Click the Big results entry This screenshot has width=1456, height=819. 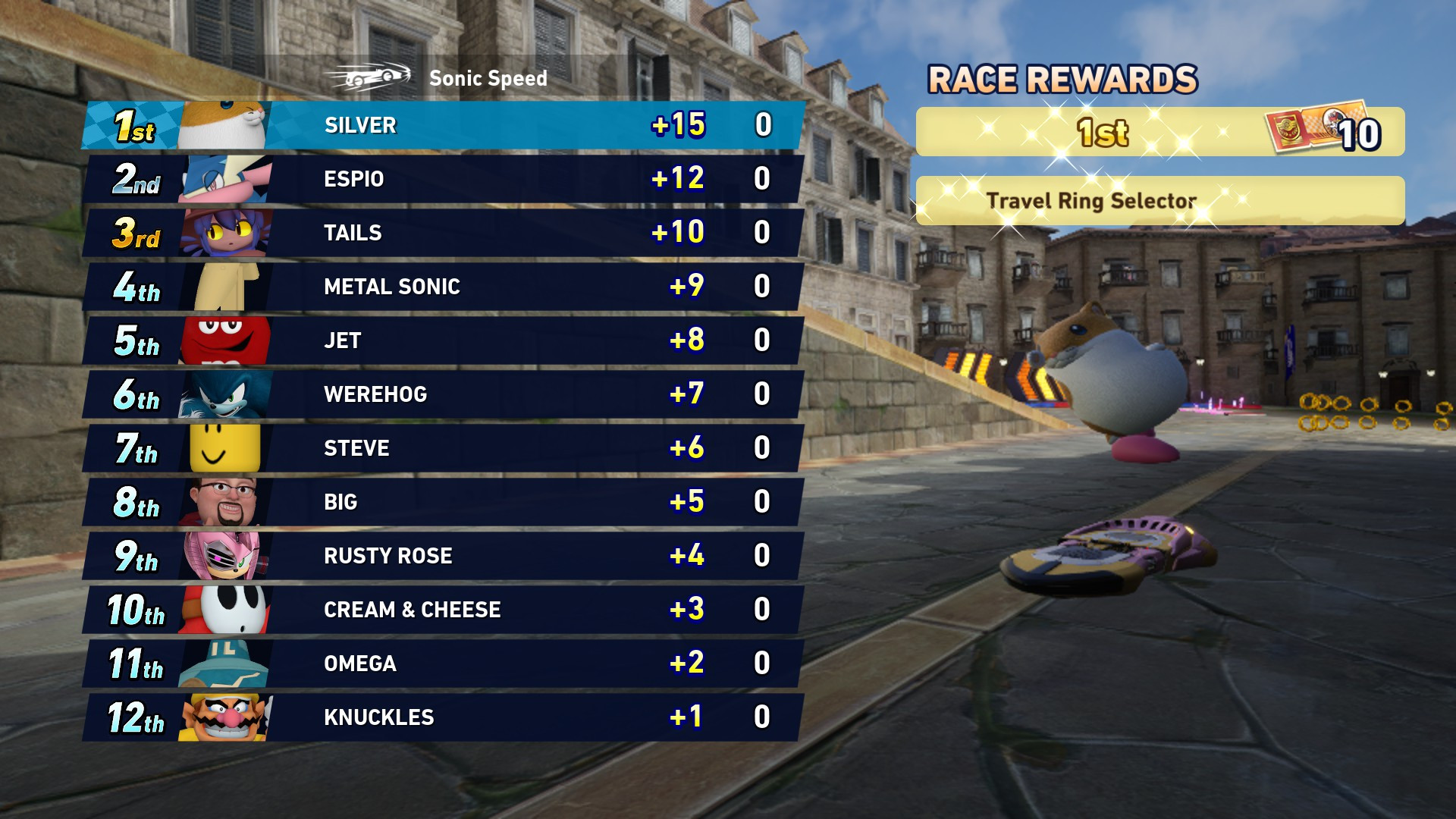(455, 501)
